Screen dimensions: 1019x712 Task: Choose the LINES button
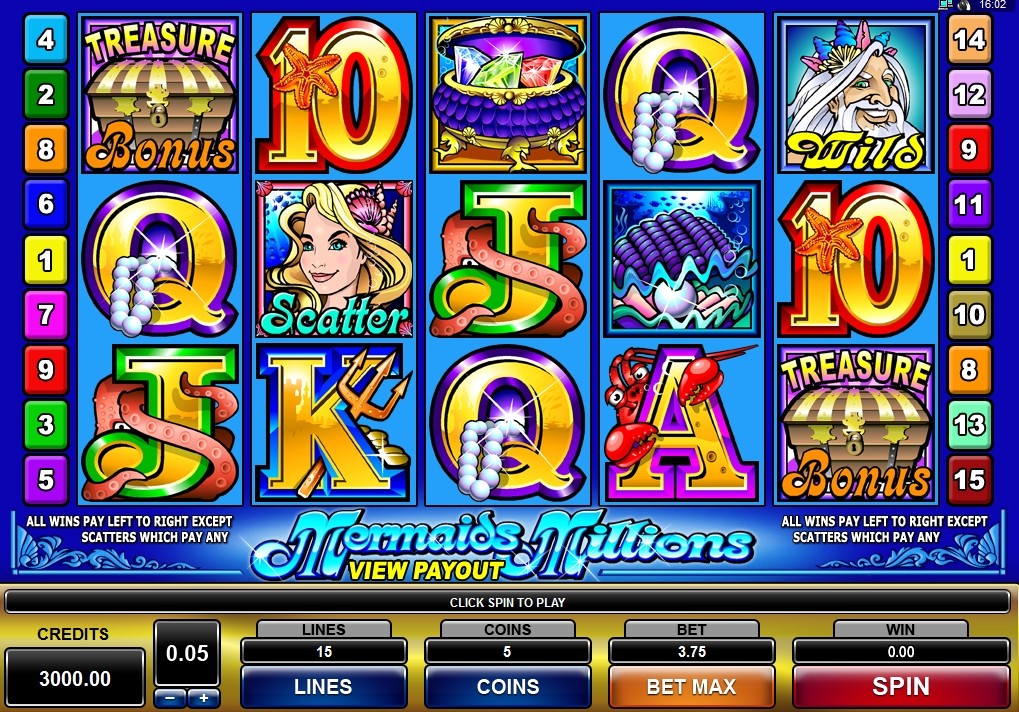(323, 687)
